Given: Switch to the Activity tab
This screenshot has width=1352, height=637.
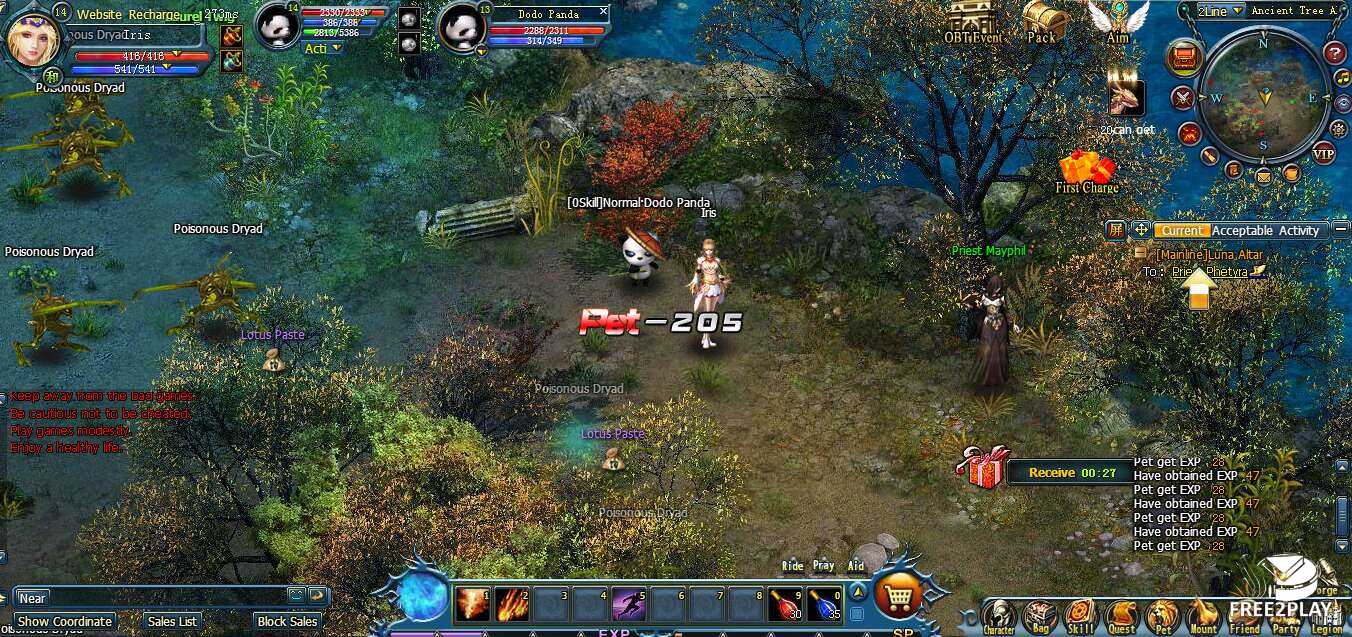Looking at the screenshot, I should pyautogui.click(x=1299, y=231).
